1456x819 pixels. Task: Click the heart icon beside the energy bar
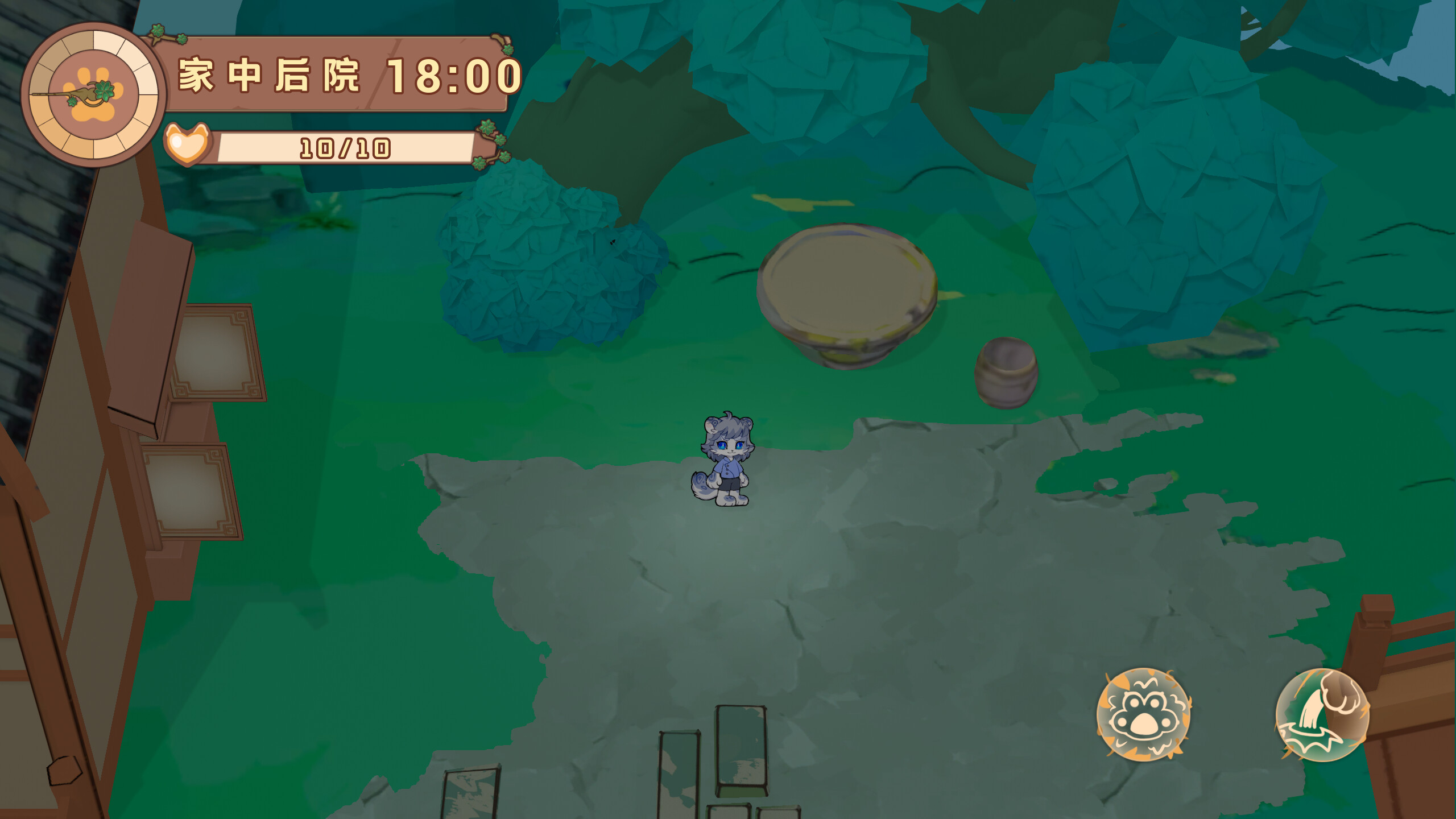point(186,142)
